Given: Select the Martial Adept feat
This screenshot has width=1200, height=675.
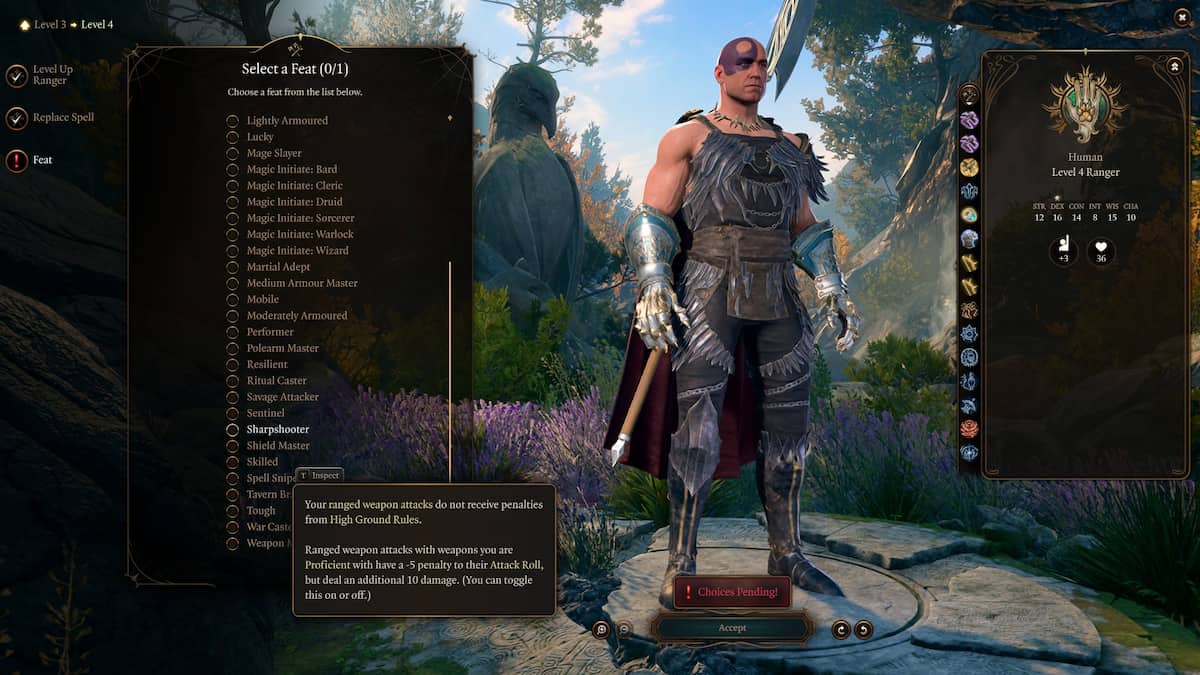Looking at the screenshot, I should click(x=278, y=267).
